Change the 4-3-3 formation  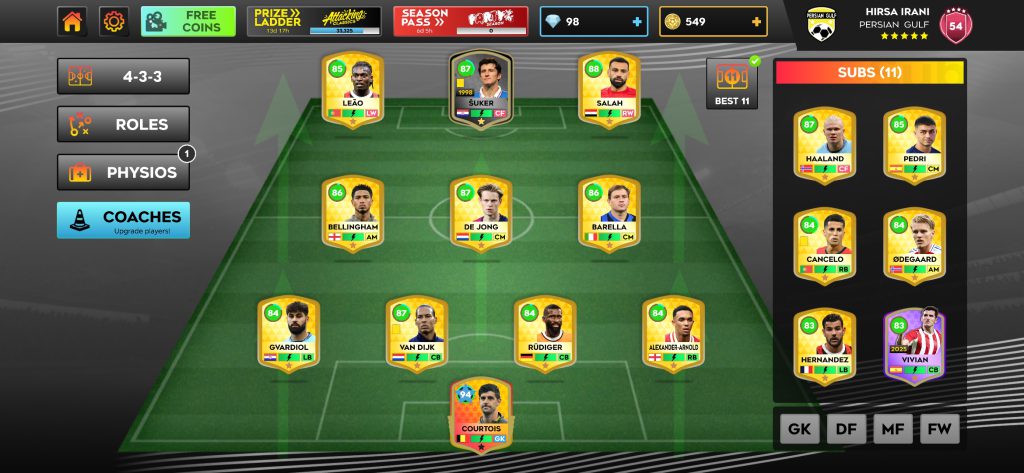click(124, 76)
